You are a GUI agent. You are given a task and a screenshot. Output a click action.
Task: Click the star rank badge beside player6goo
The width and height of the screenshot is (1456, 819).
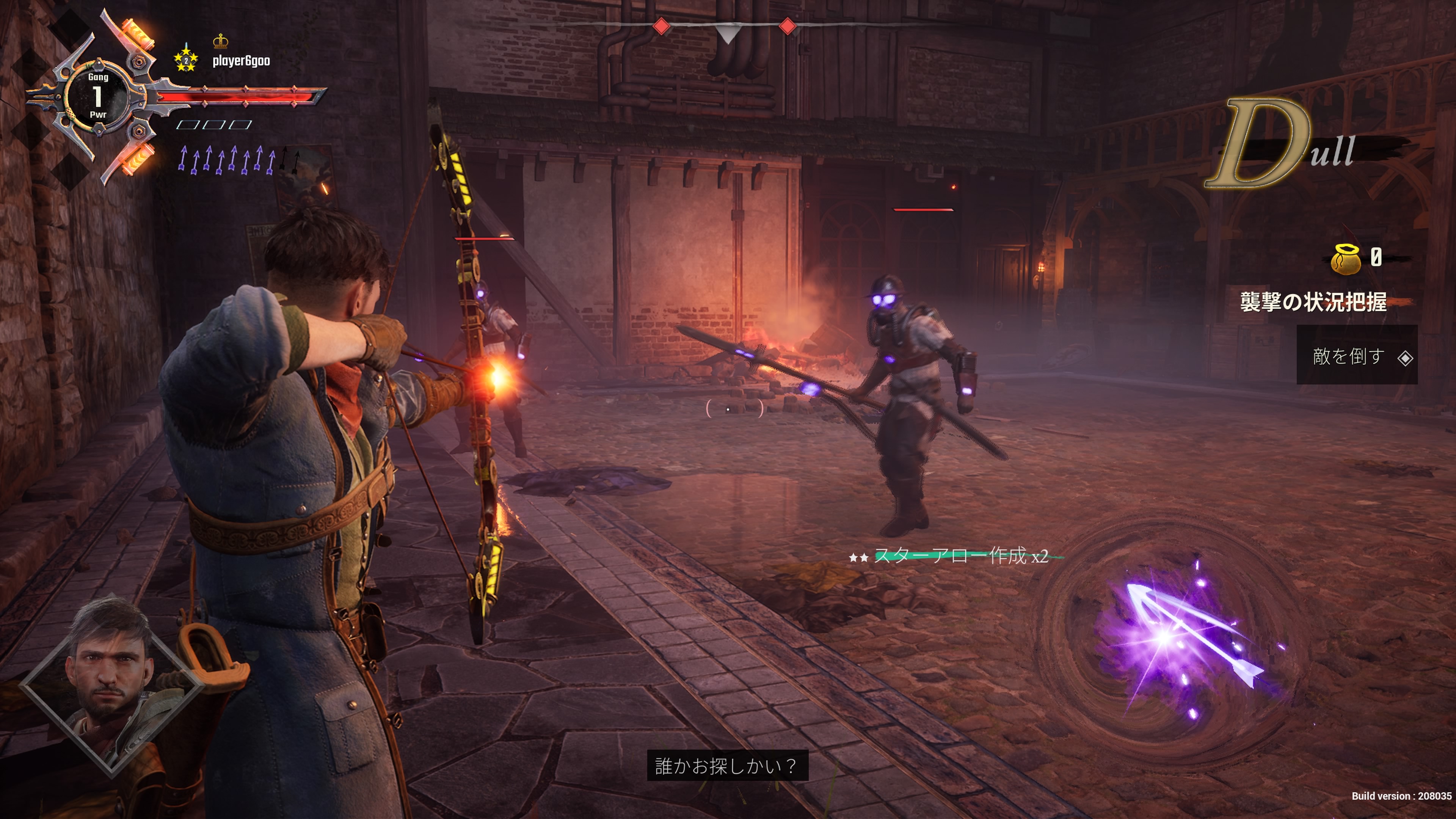185,59
